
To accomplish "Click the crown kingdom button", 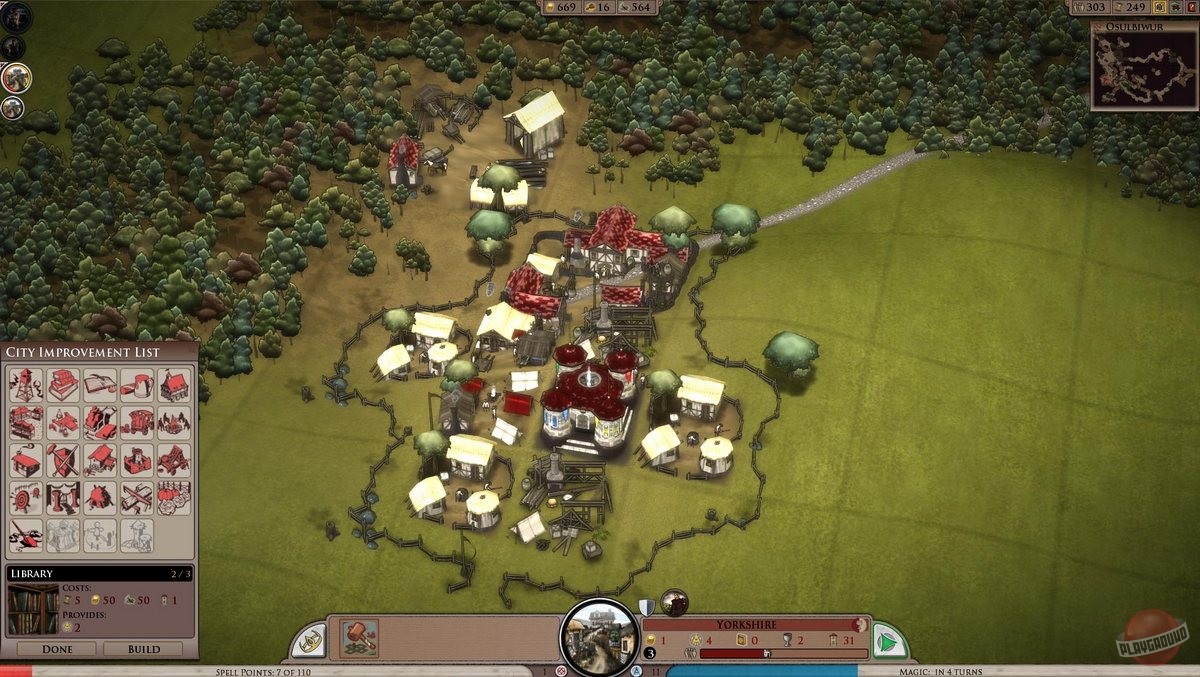I will (x=311, y=643).
